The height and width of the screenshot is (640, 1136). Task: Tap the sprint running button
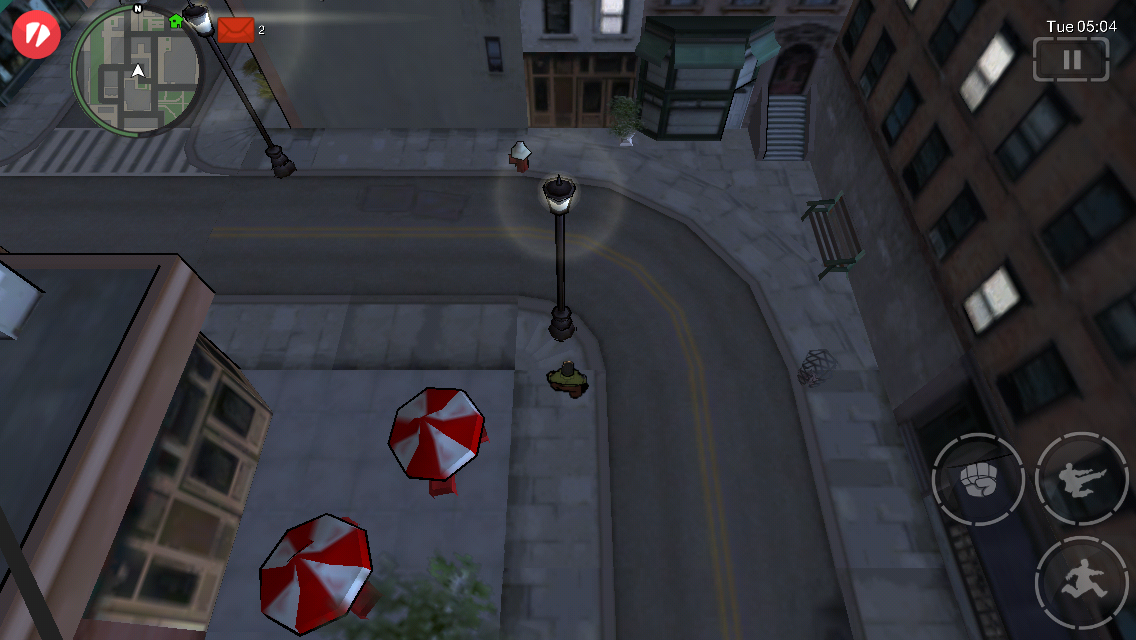1082,582
